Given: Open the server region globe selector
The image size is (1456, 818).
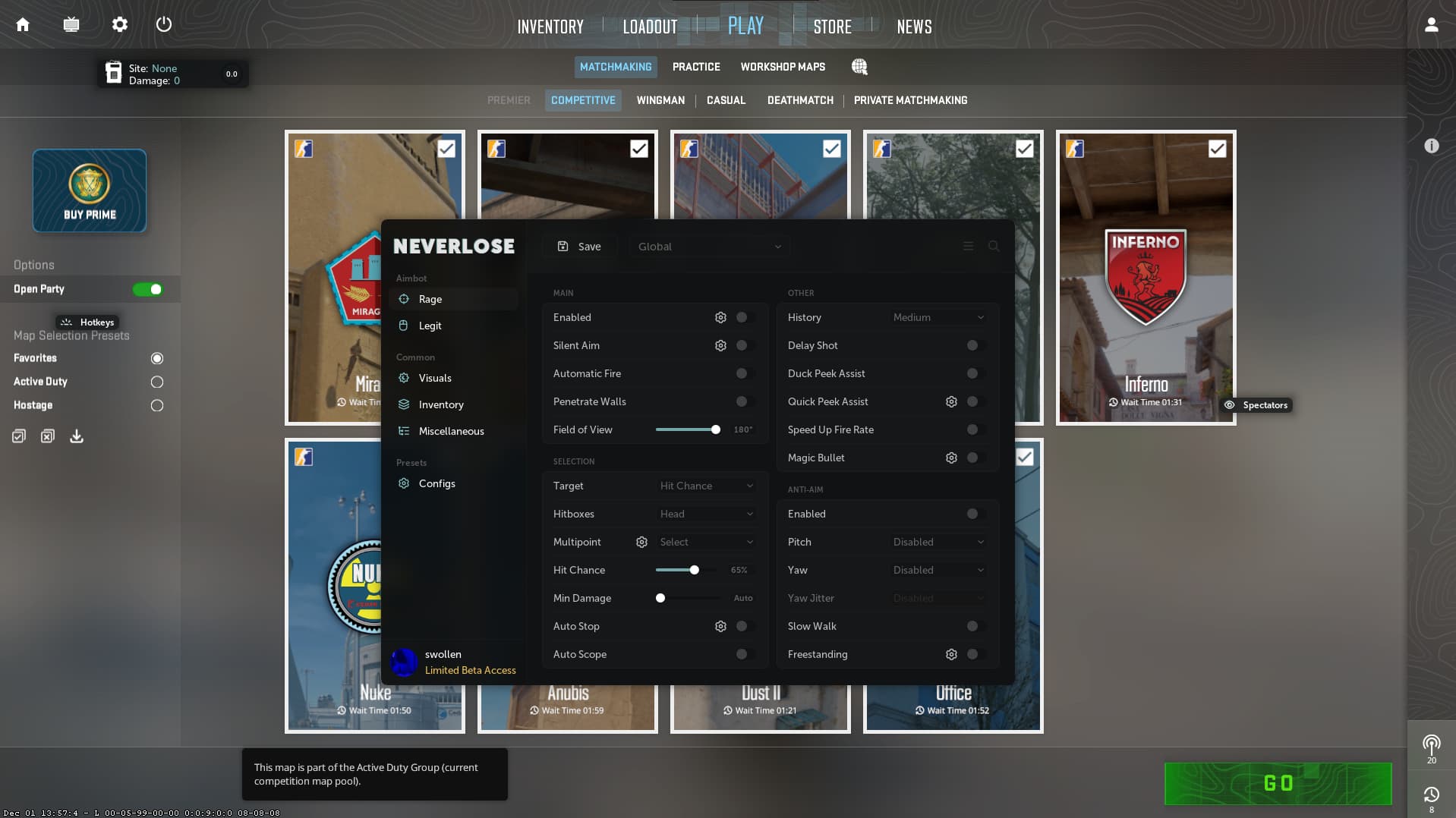Looking at the screenshot, I should click(859, 67).
